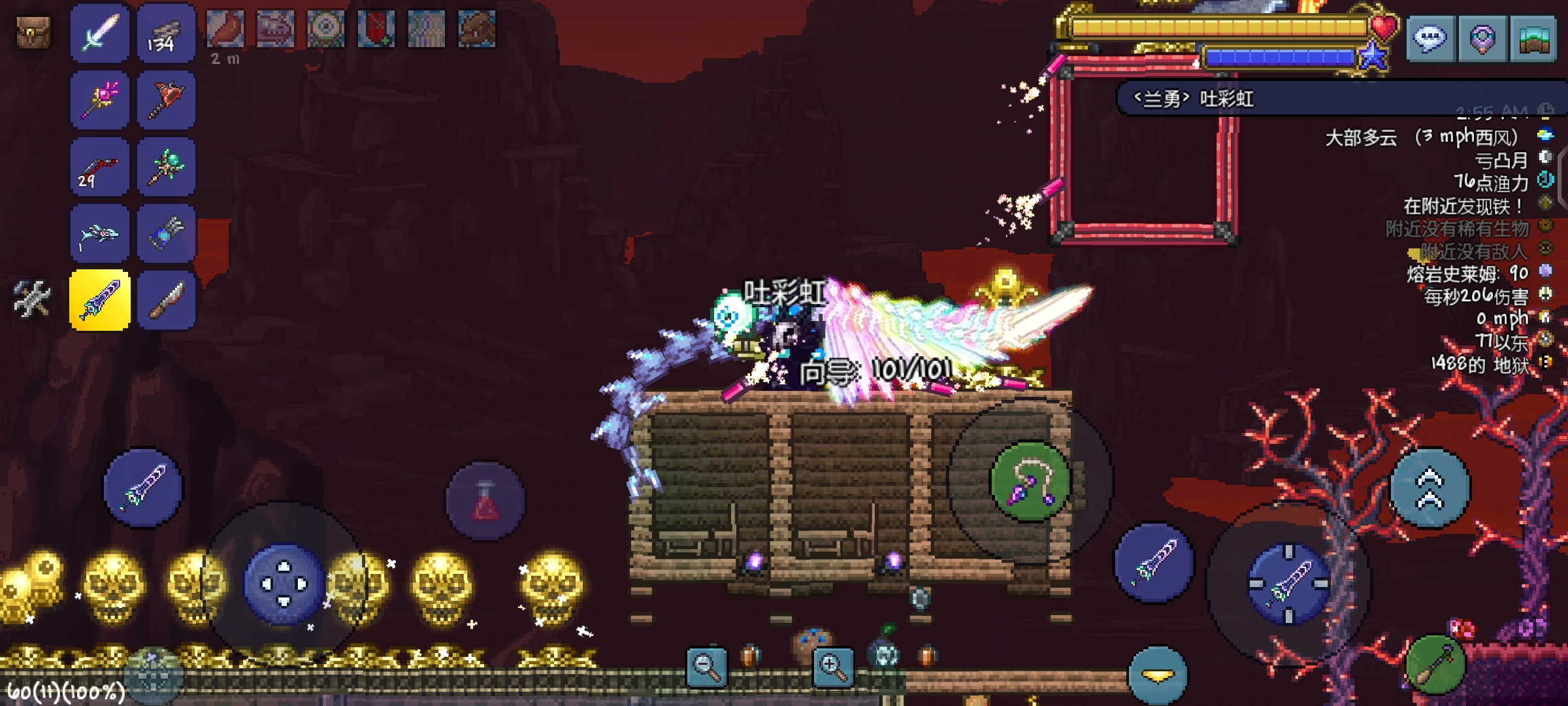The width and height of the screenshot is (1568, 706).
Task: Select the highlighted yellow sword slot
Action: [100, 300]
